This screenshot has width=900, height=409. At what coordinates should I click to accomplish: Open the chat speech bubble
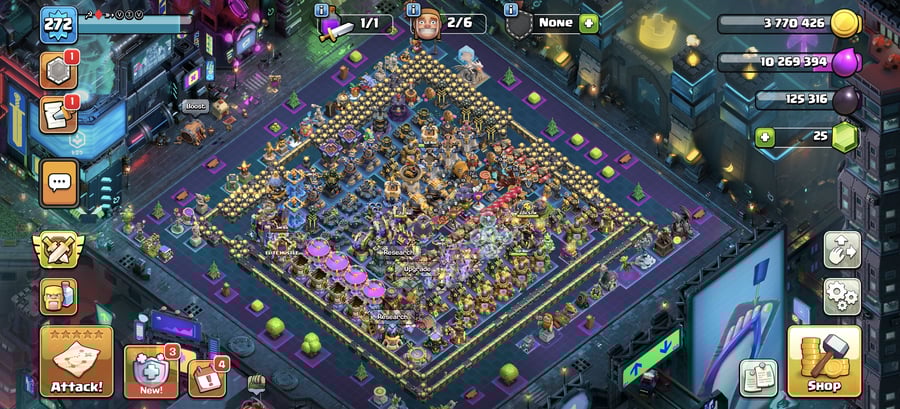point(60,183)
